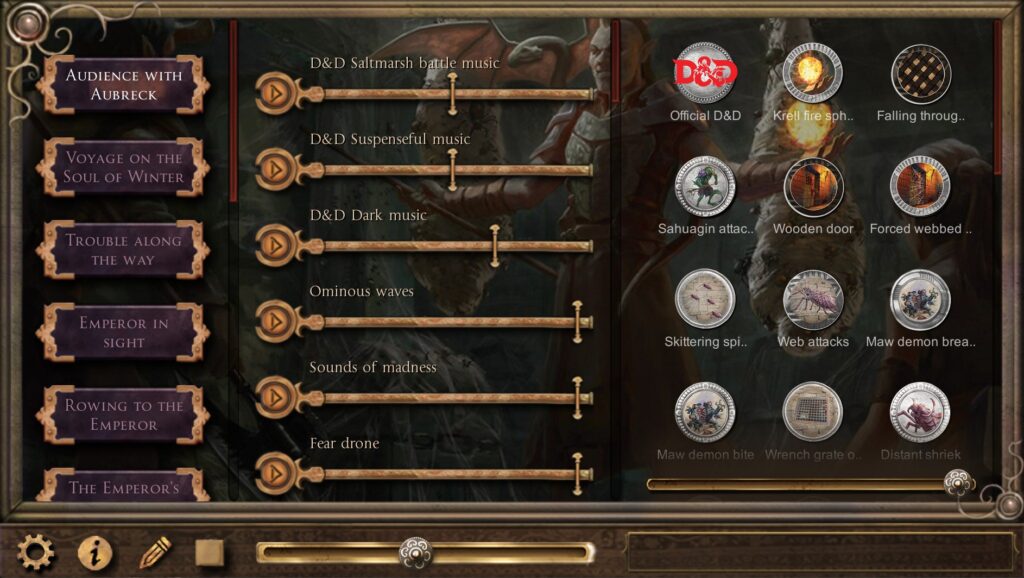Play the Web attacks sound effect

click(812, 300)
